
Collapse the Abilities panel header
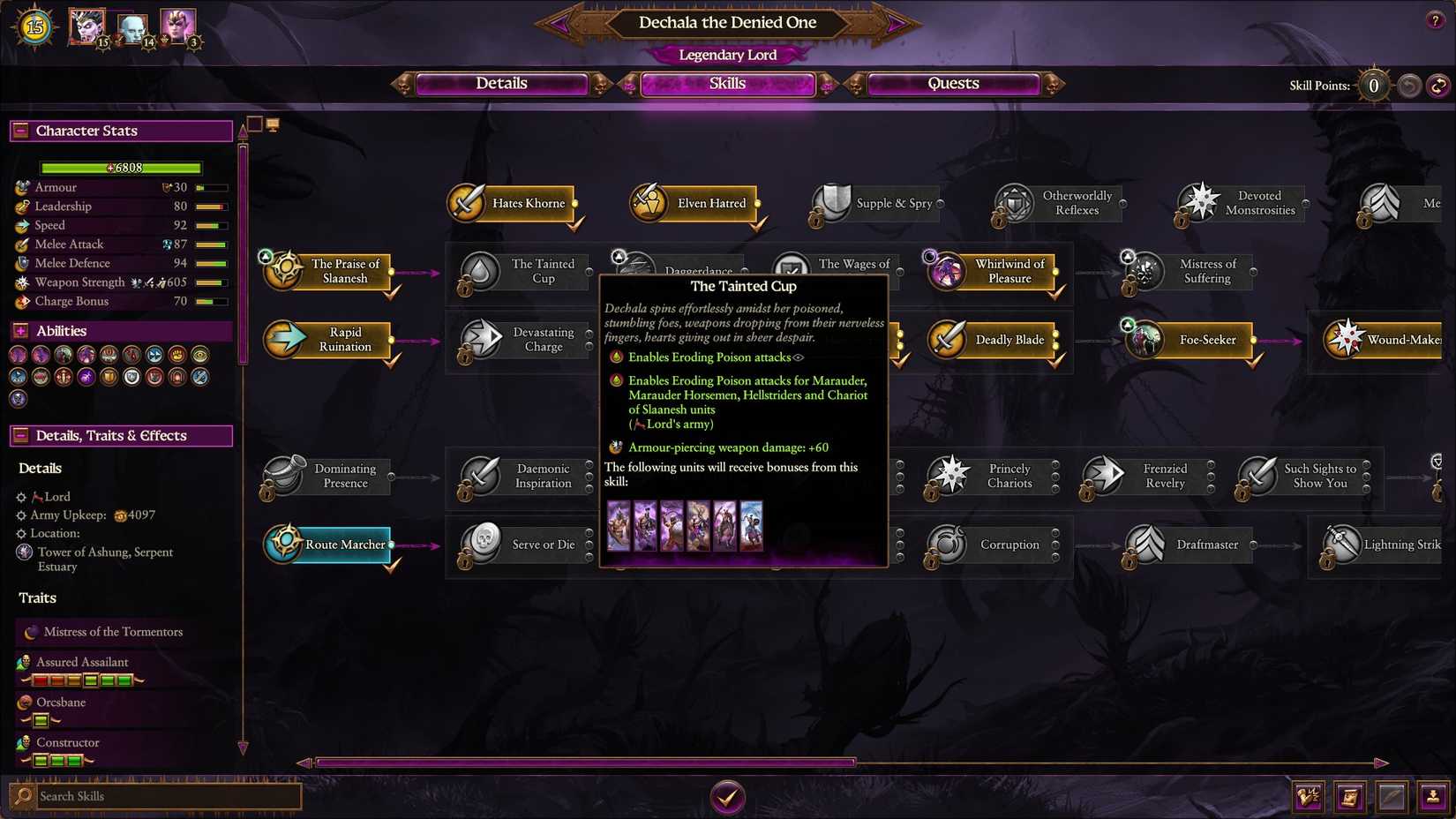[19, 331]
